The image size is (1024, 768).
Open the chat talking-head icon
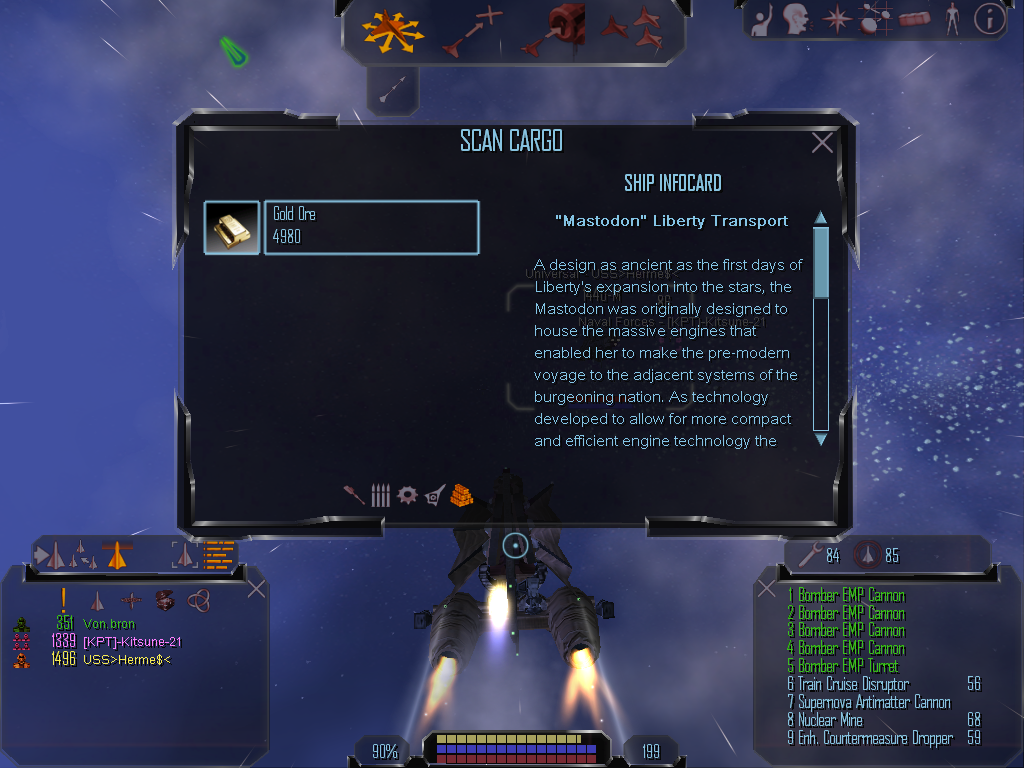(797, 19)
